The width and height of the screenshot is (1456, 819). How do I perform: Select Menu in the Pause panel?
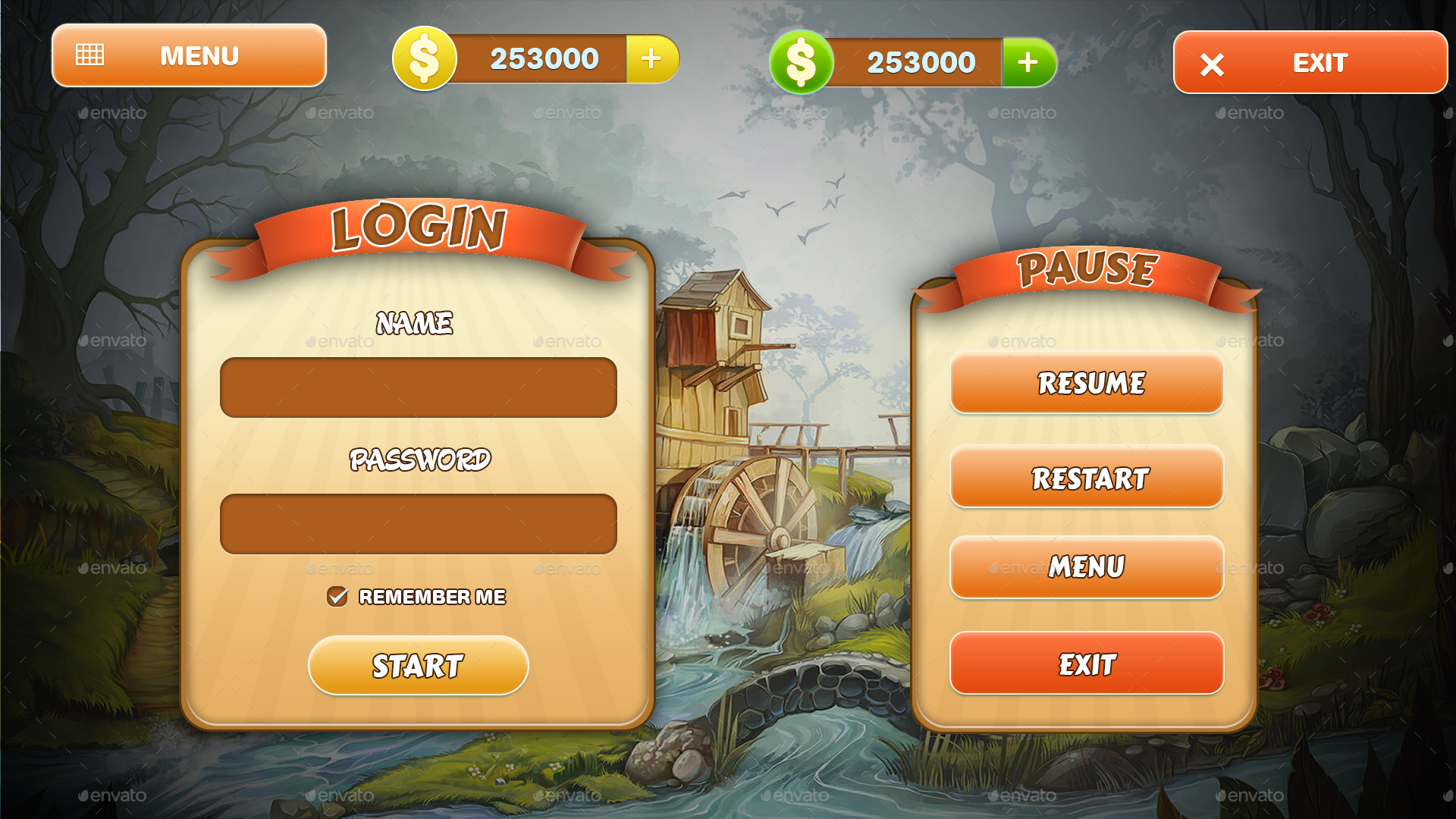[x=1086, y=567]
